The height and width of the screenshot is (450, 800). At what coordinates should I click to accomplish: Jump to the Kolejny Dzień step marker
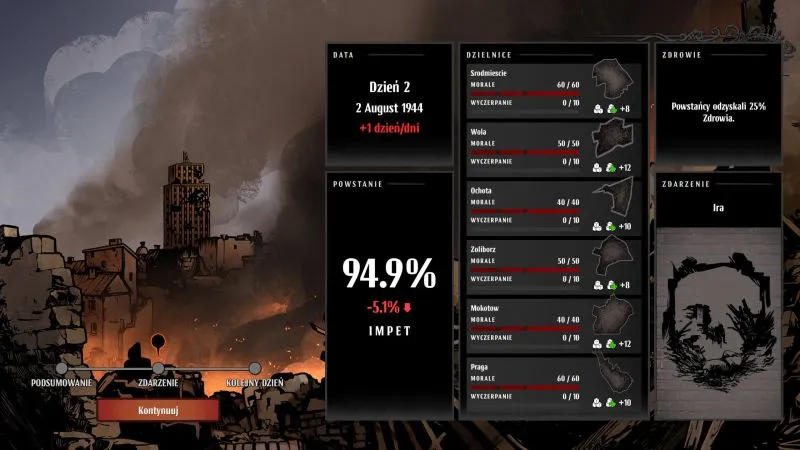(x=255, y=368)
